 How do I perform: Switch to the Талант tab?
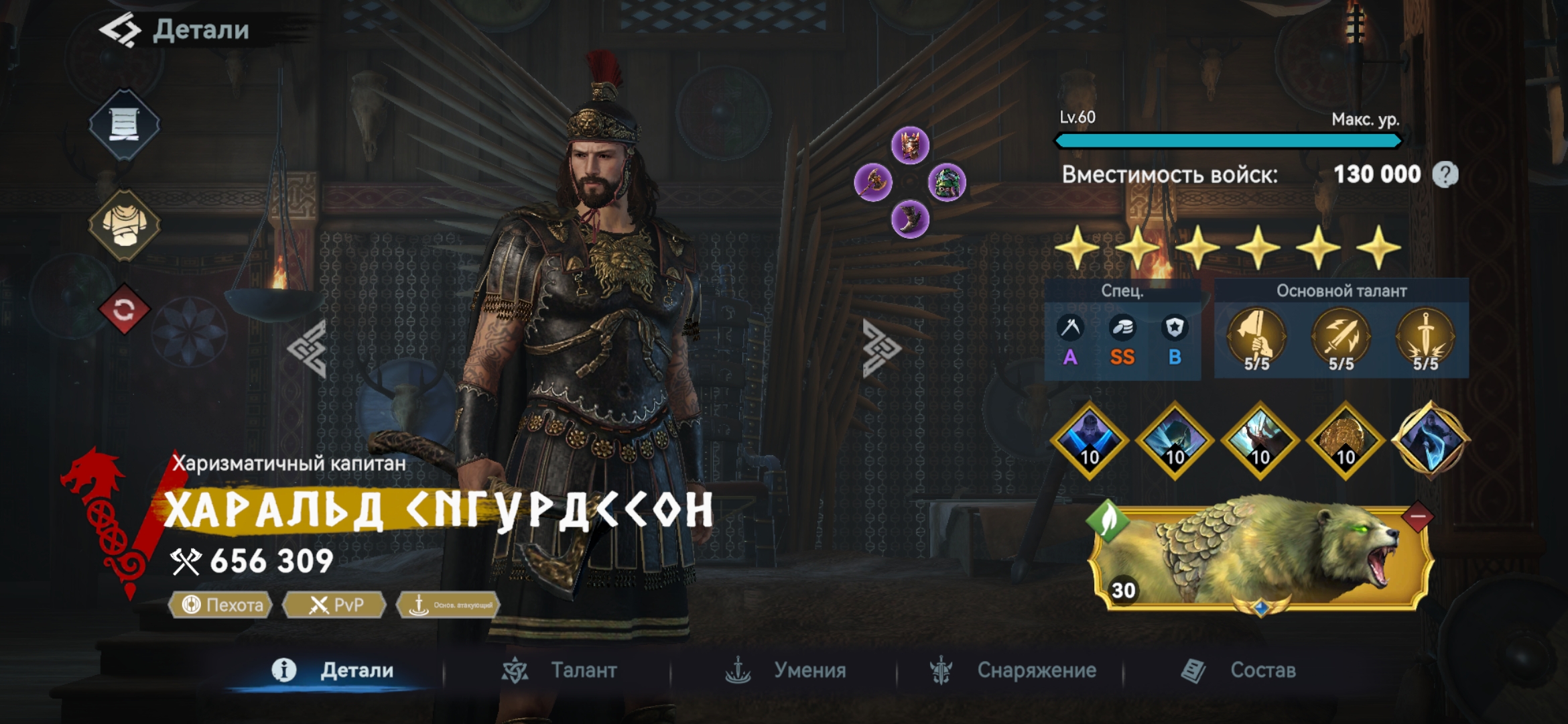tap(560, 670)
